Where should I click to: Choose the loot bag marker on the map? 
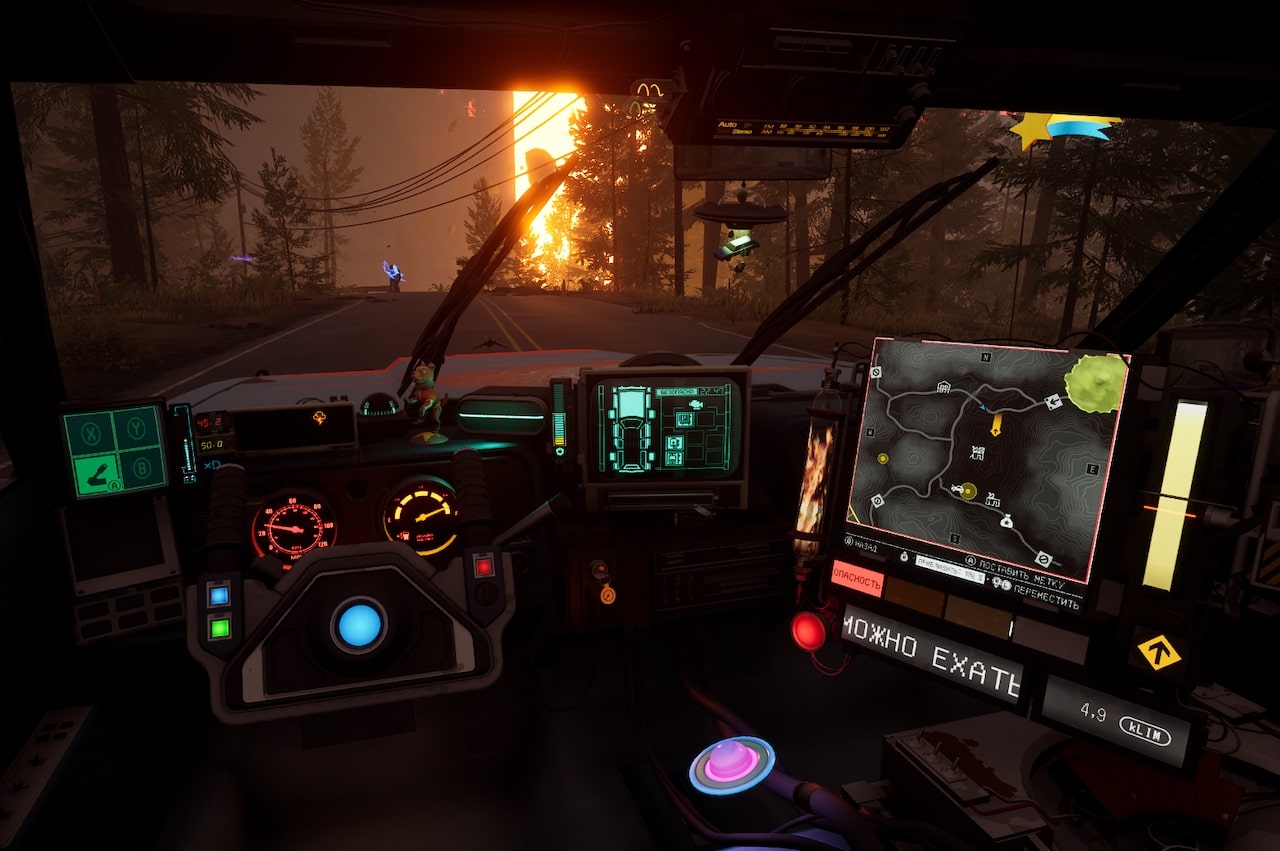pyautogui.click(x=1005, y=521)
